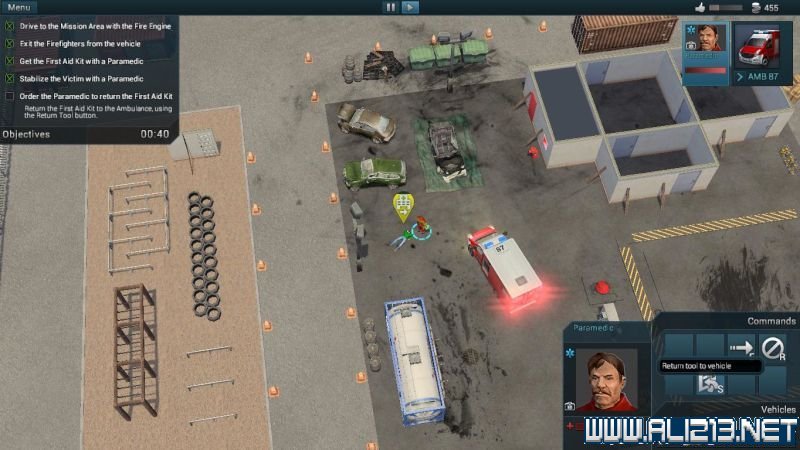The width and height of the screenshot is (800, 450).
Task: Select the paramedic unit card
Action: click(706, 46)
